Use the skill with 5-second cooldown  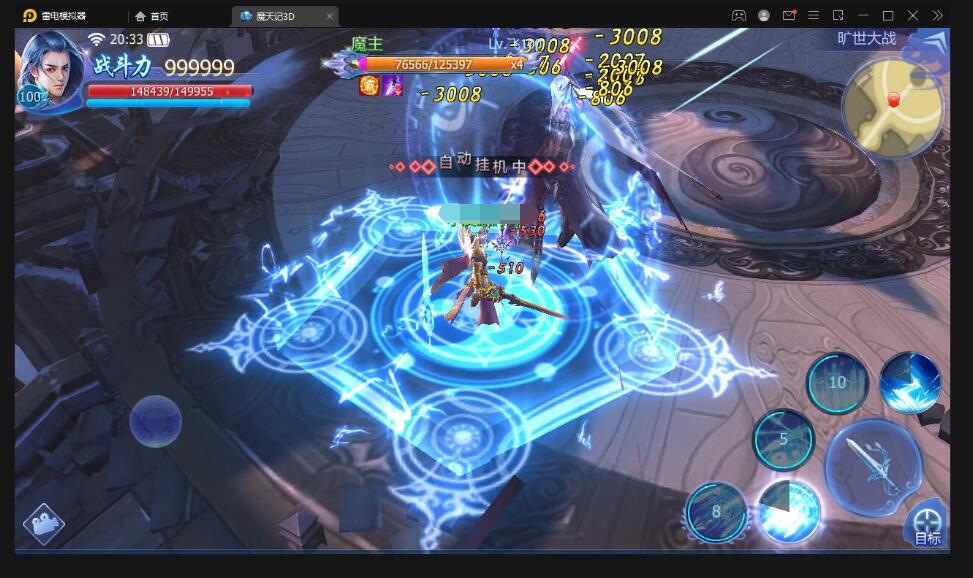783,440
